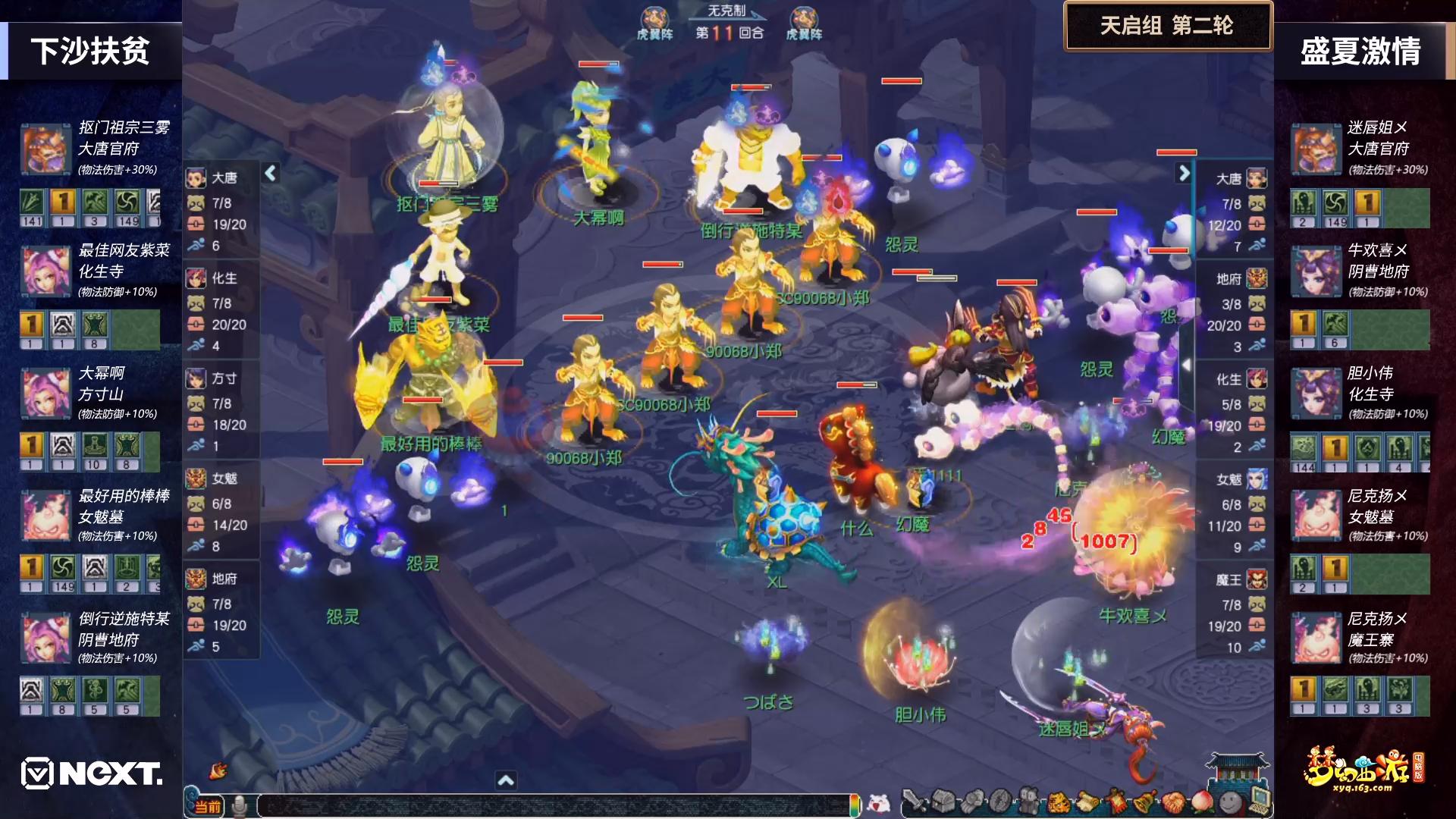
Task: Click the grey smiley face icon
Action: point(1231,801)
